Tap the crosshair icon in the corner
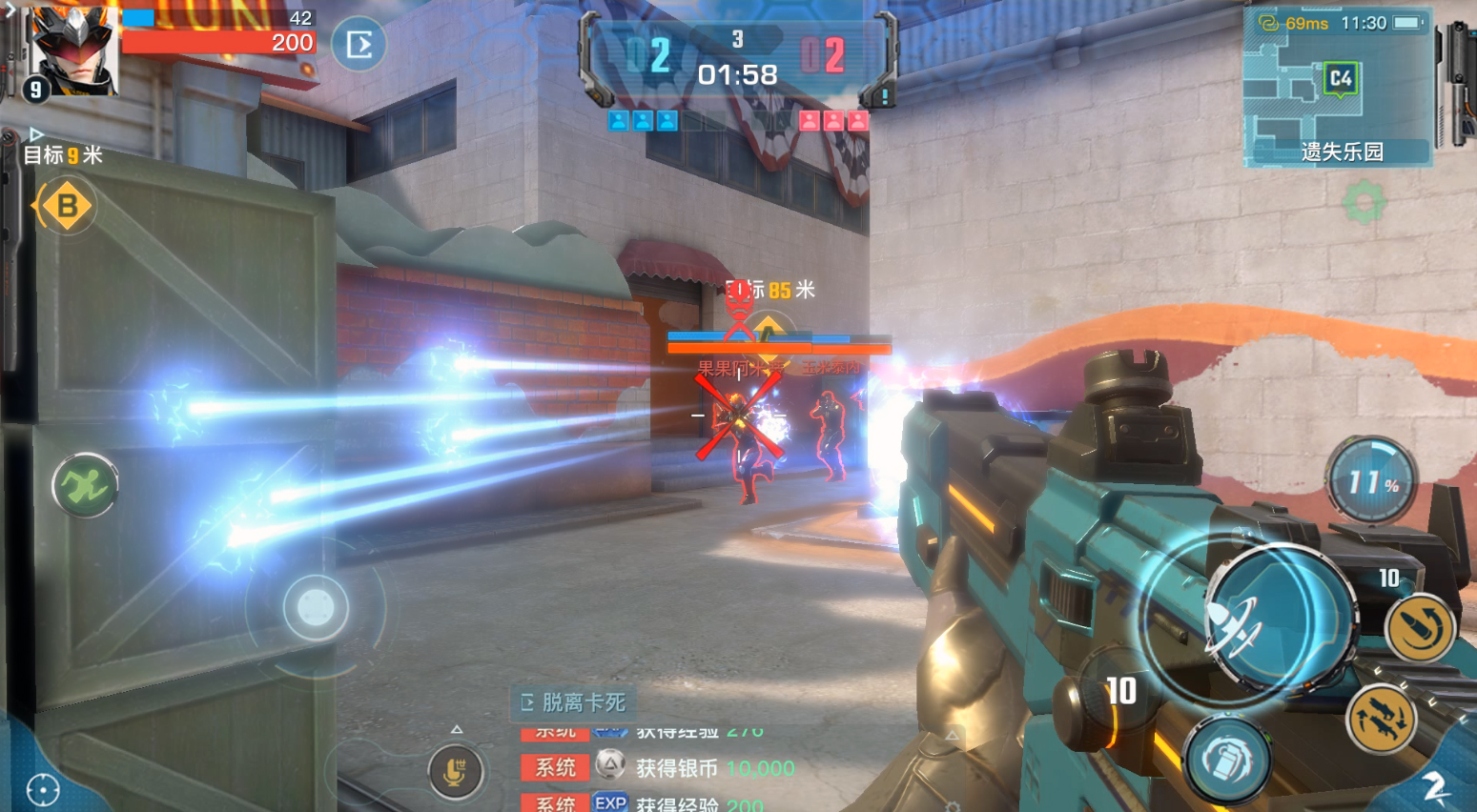The width and height of the screenshot is (1477, 812). click(43, 789)
